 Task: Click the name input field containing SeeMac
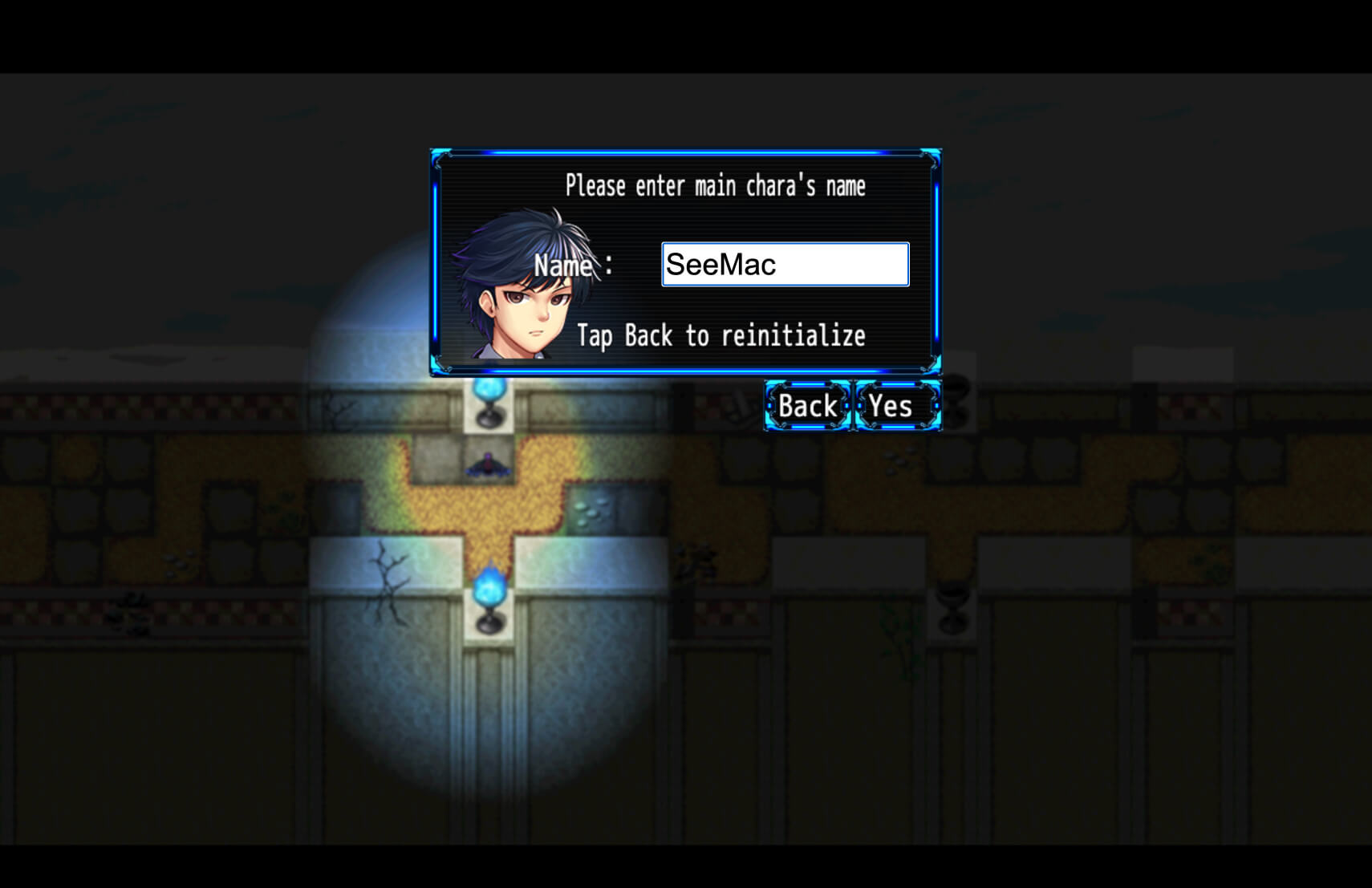coord(785,265)
